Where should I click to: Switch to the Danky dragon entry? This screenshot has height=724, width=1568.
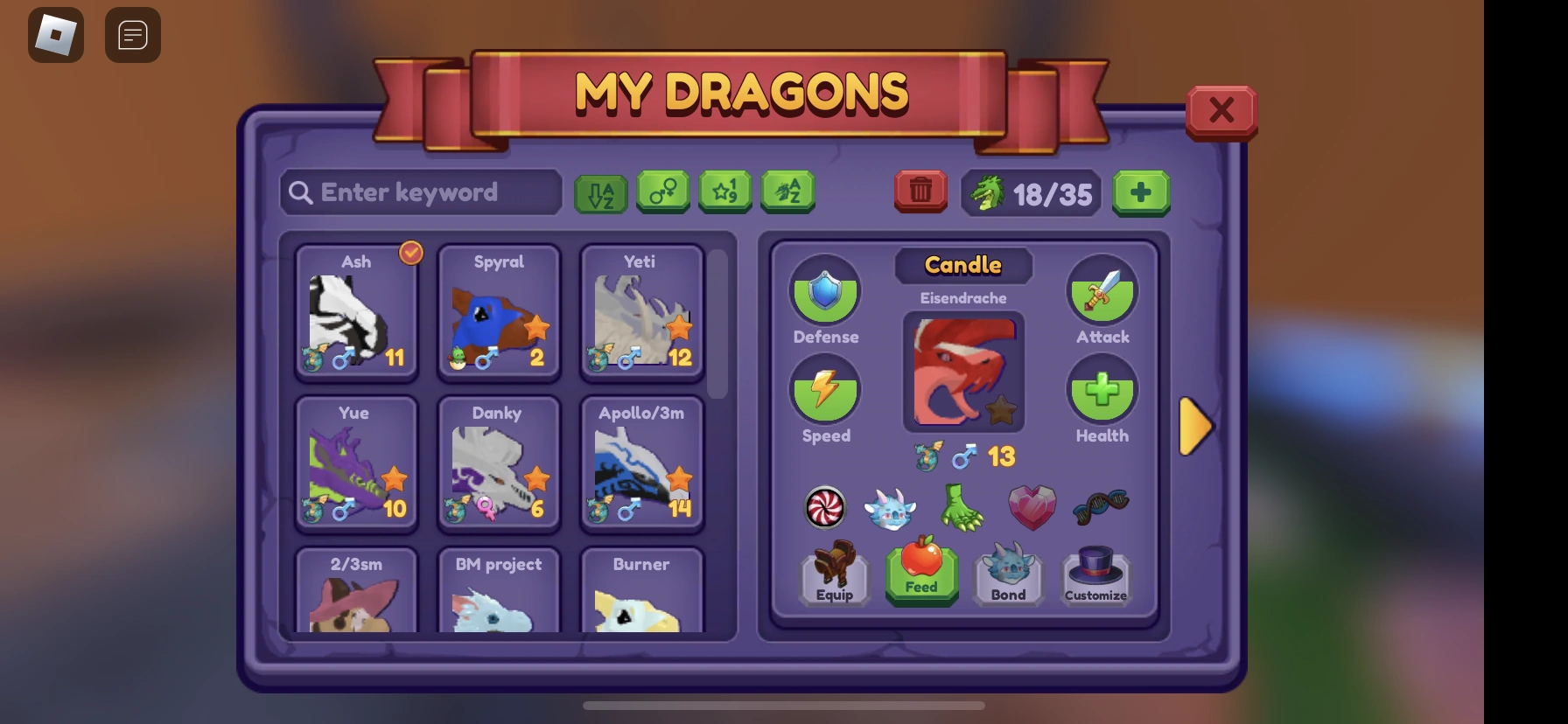point(498,463)
